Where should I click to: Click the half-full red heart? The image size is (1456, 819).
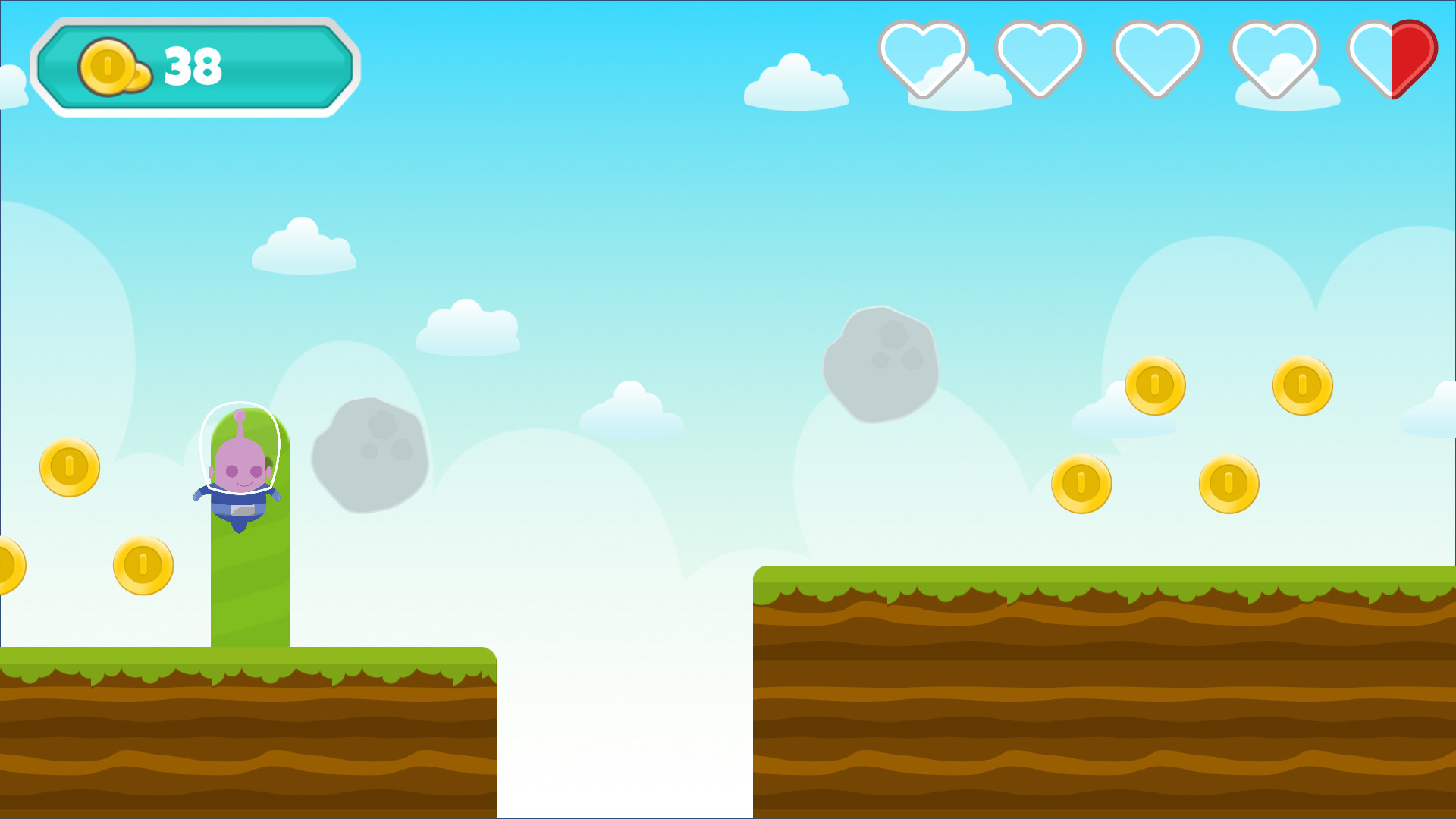1394,57
